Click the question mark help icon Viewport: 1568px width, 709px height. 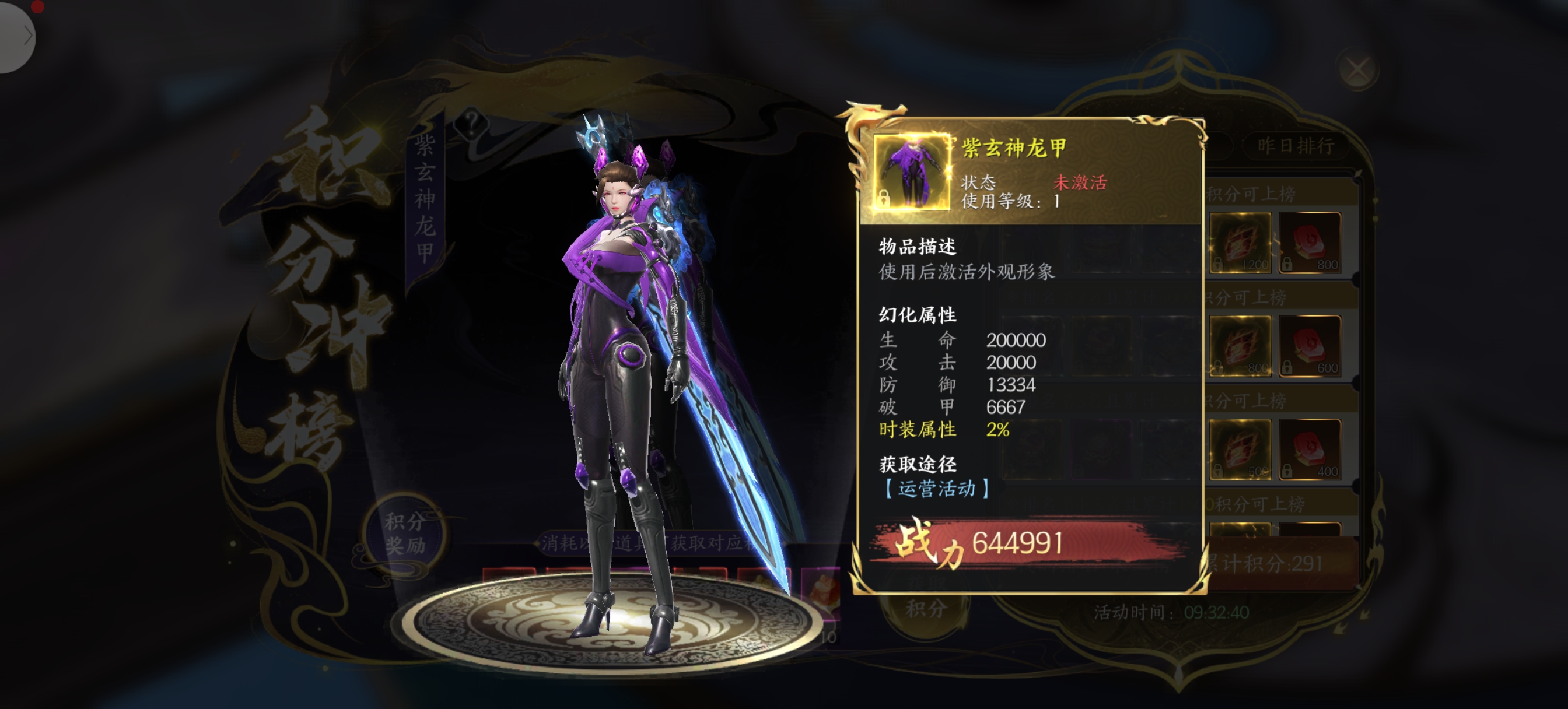tap(471, 124)
